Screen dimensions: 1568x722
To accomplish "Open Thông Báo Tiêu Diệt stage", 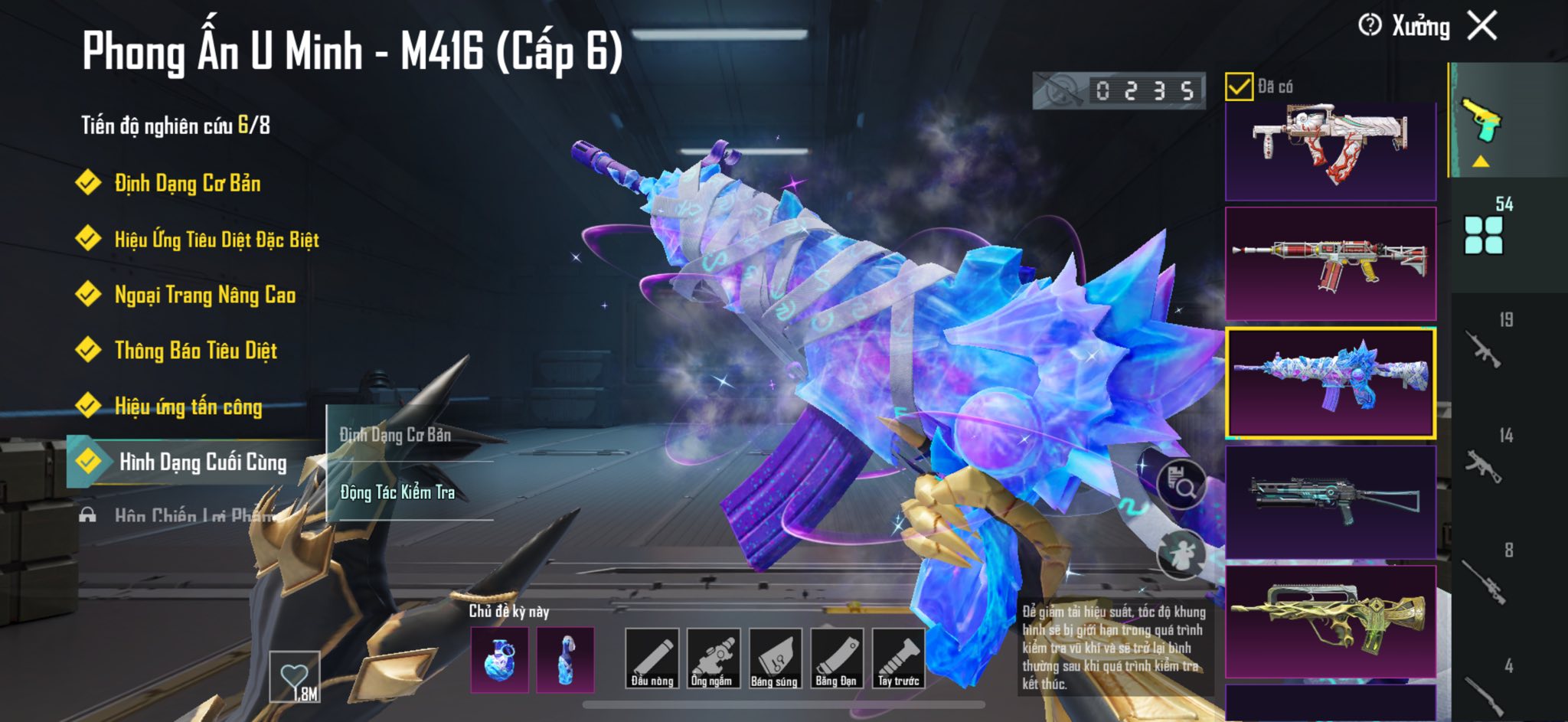I will coord(195,351).
